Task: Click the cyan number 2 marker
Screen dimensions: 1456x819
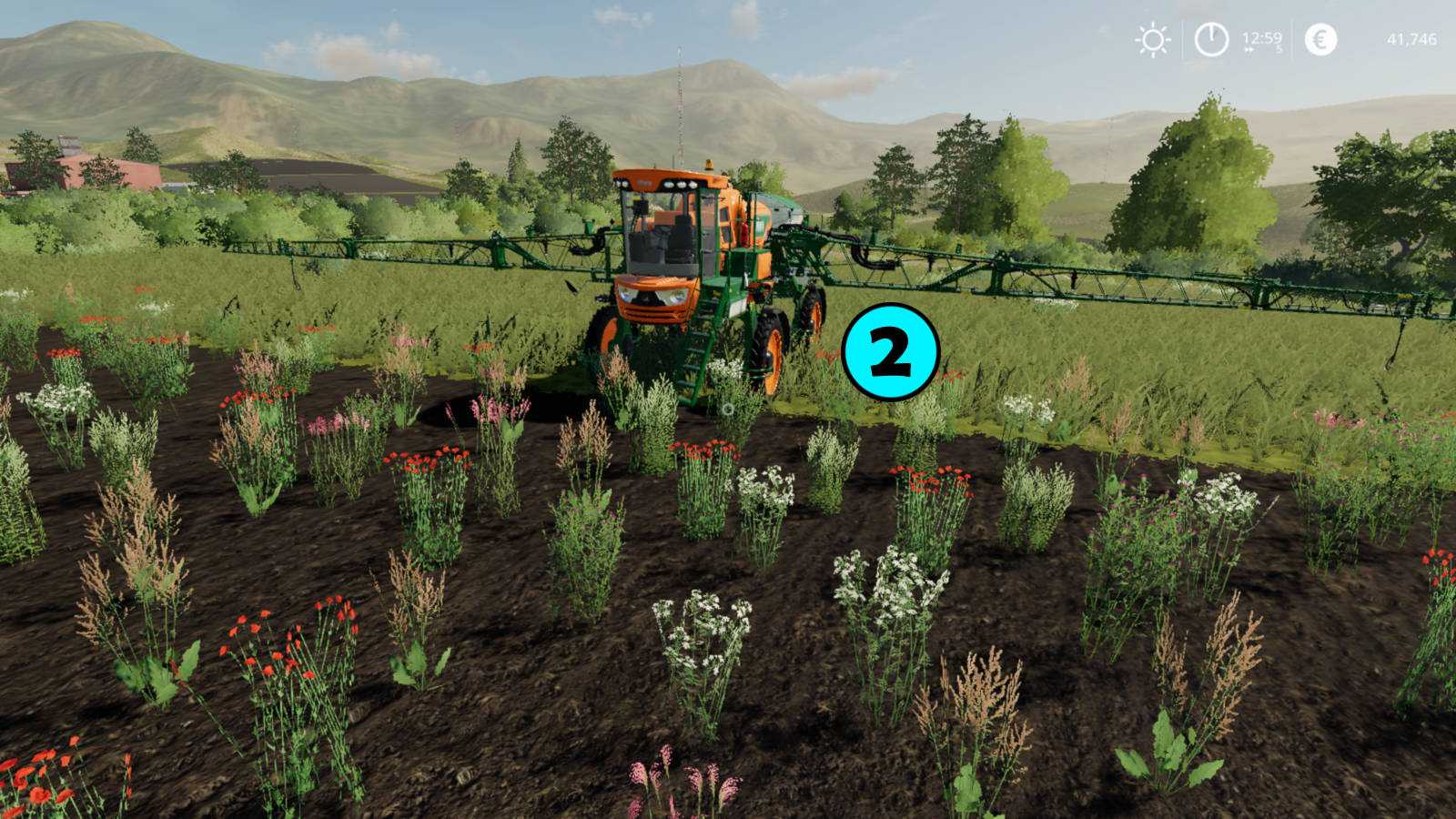Action: point(890,352)
